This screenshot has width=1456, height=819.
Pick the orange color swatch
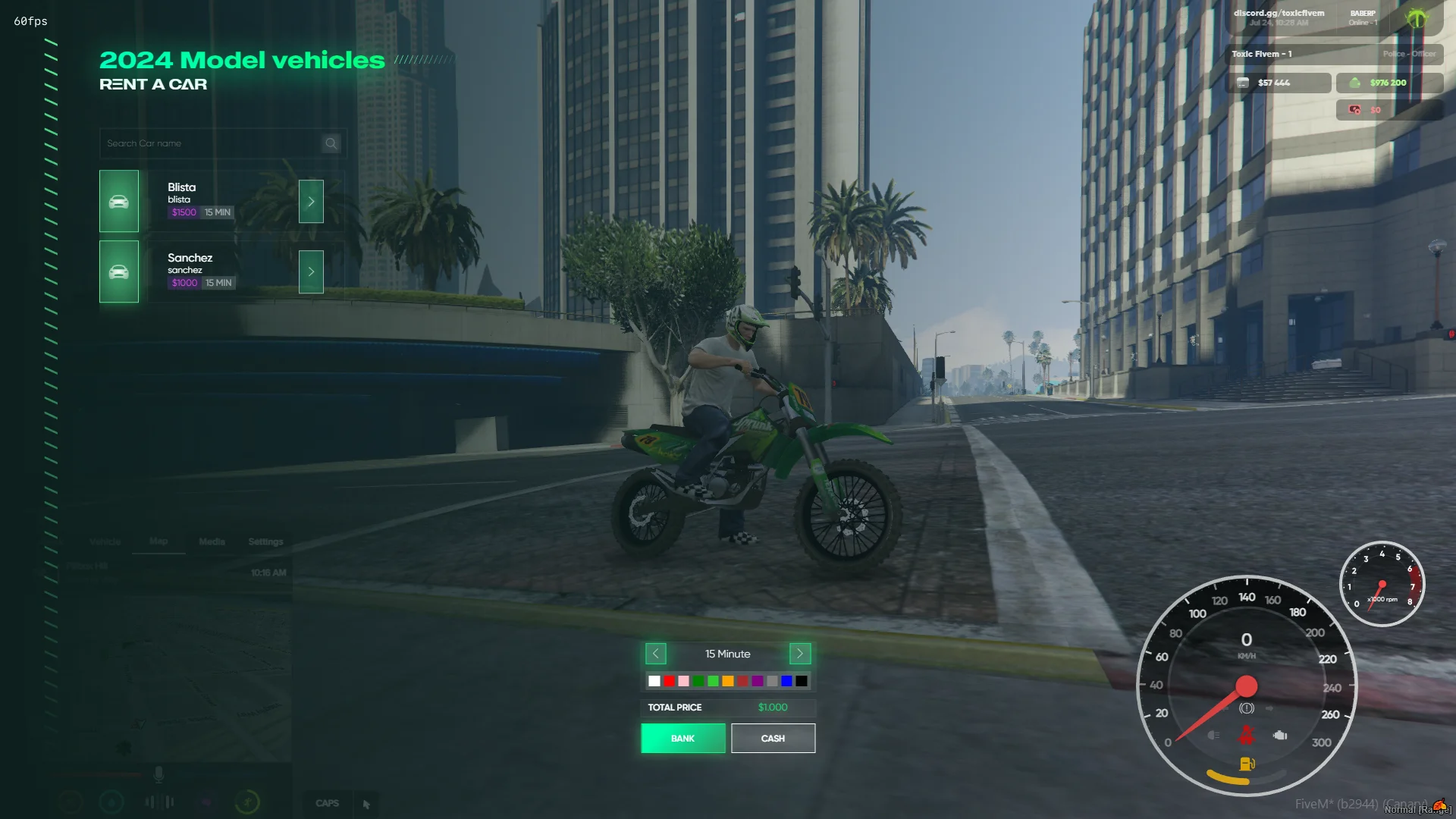[728, 681]
